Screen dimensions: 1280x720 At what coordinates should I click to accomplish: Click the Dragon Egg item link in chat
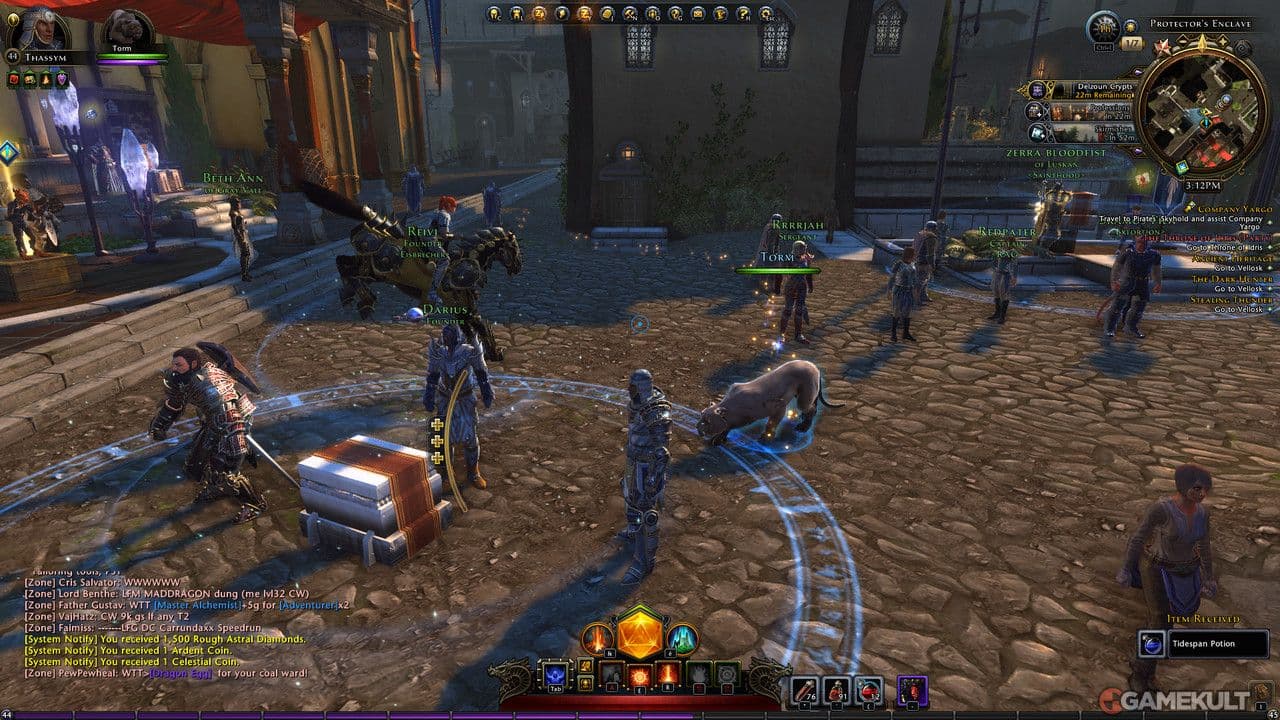pos(182,673)
